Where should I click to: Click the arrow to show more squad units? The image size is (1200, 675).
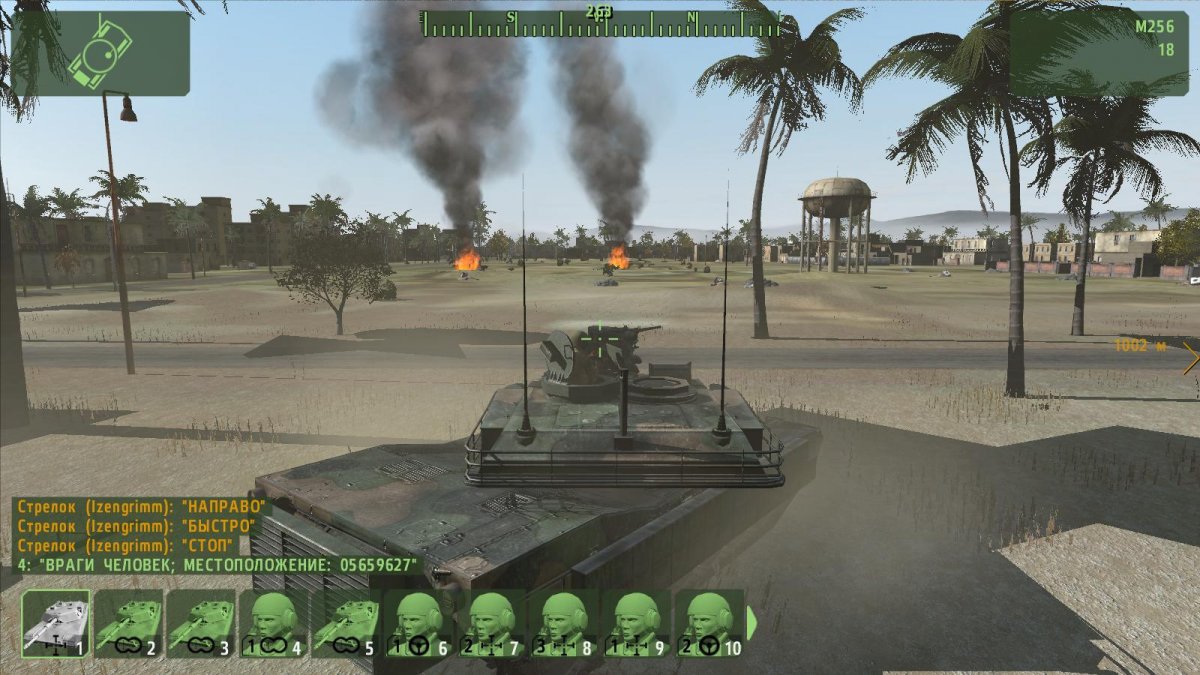click(752, 623)
